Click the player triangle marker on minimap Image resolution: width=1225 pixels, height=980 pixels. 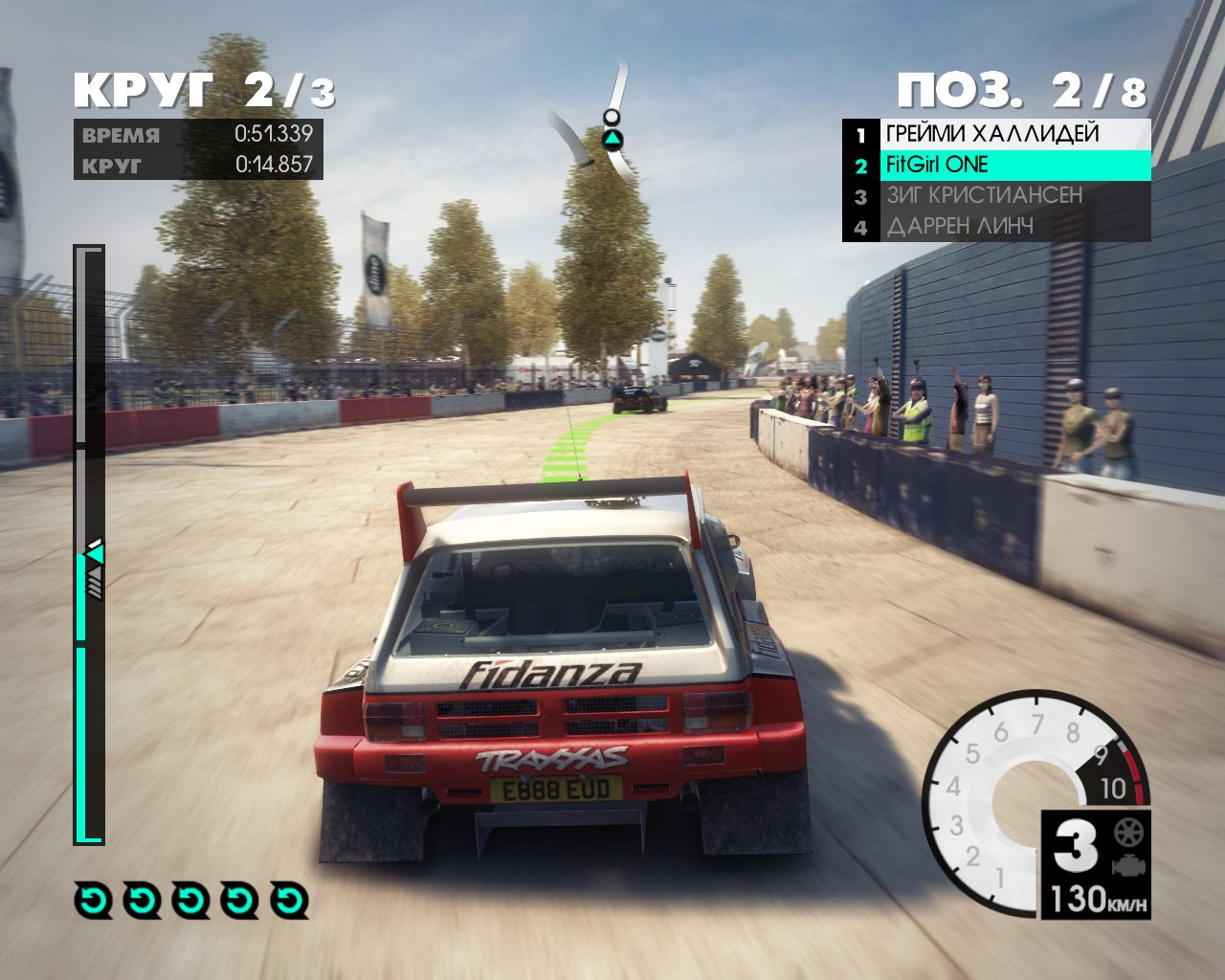pyautogui.click(x=612, y=140)
